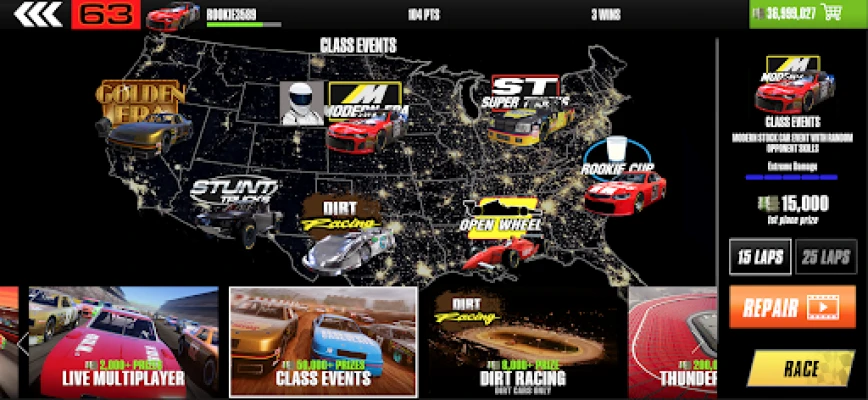Start the race with Race button
Image resolution: width=868 pixels, height=400 pixels.
point(802,368)
